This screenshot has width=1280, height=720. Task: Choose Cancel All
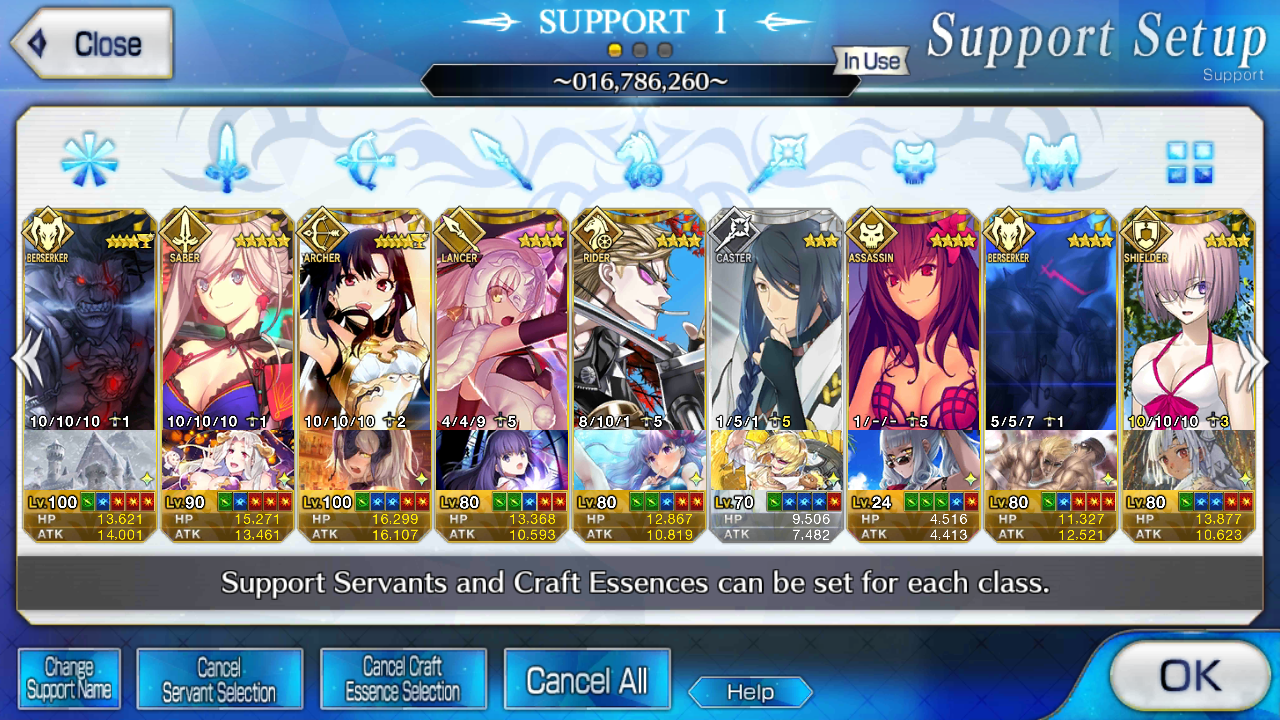click(x=587, y=681)
